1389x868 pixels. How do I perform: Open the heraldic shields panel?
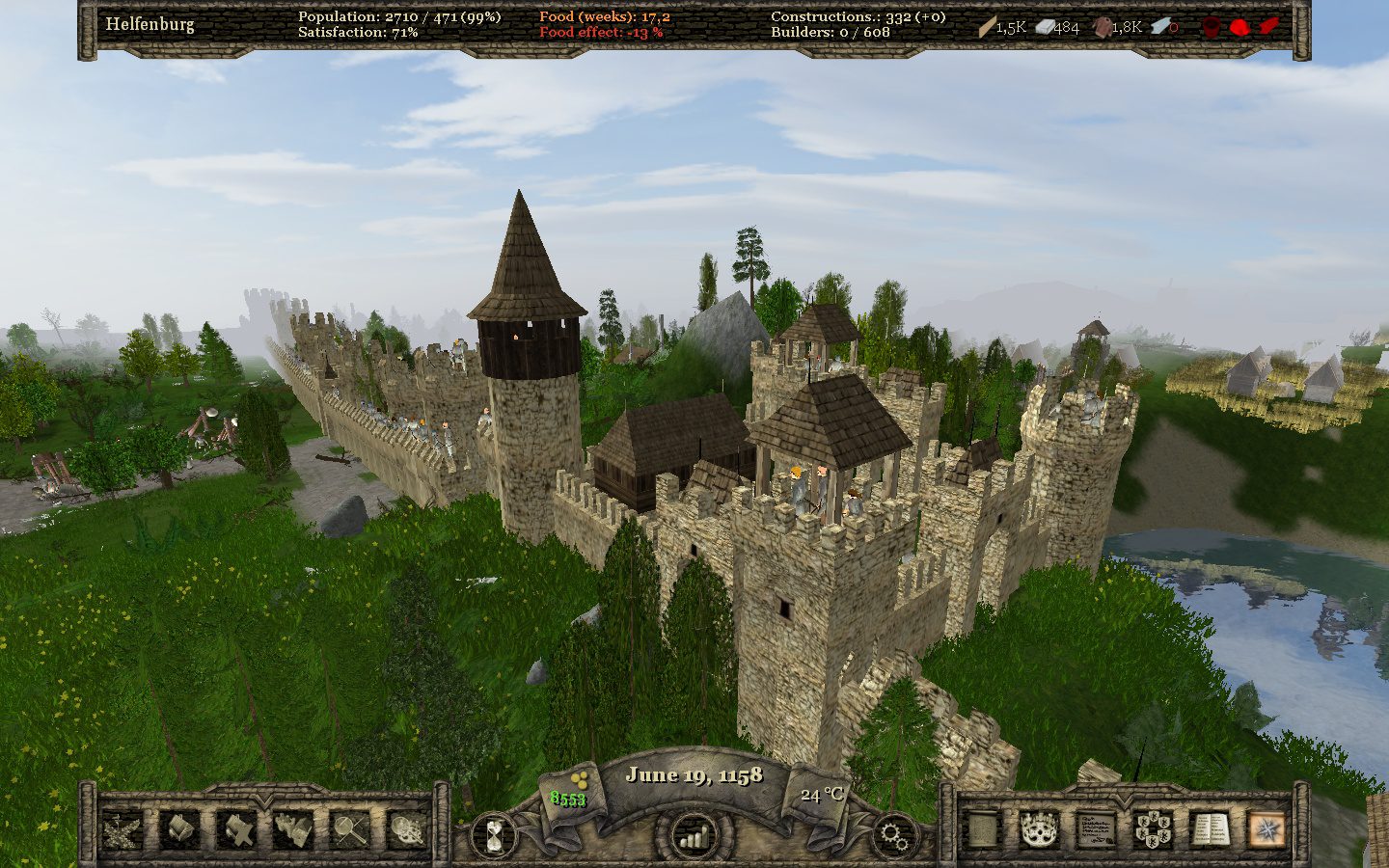tap(1153, 828)
